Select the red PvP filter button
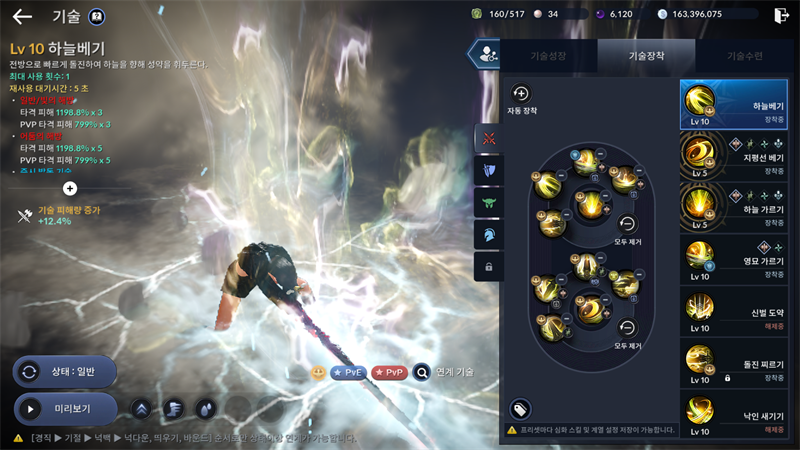This screenshot has width=800, height=450. [x=389, y=372]
